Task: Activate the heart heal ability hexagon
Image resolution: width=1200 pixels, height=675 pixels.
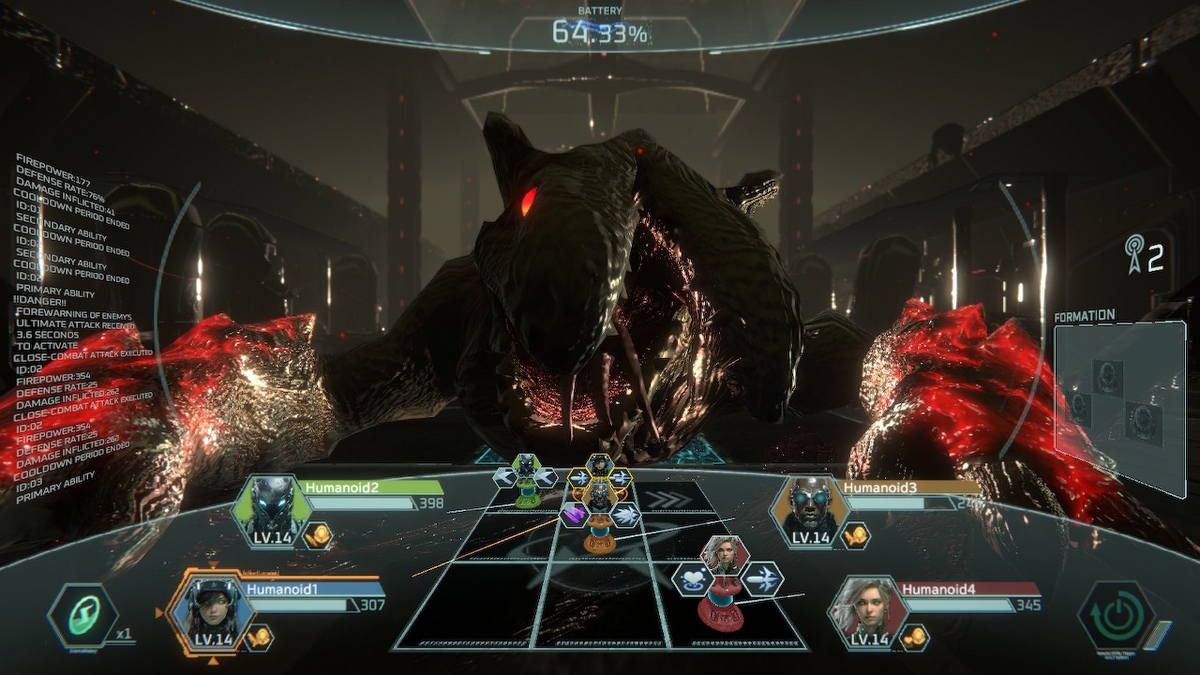Action: 692,577
